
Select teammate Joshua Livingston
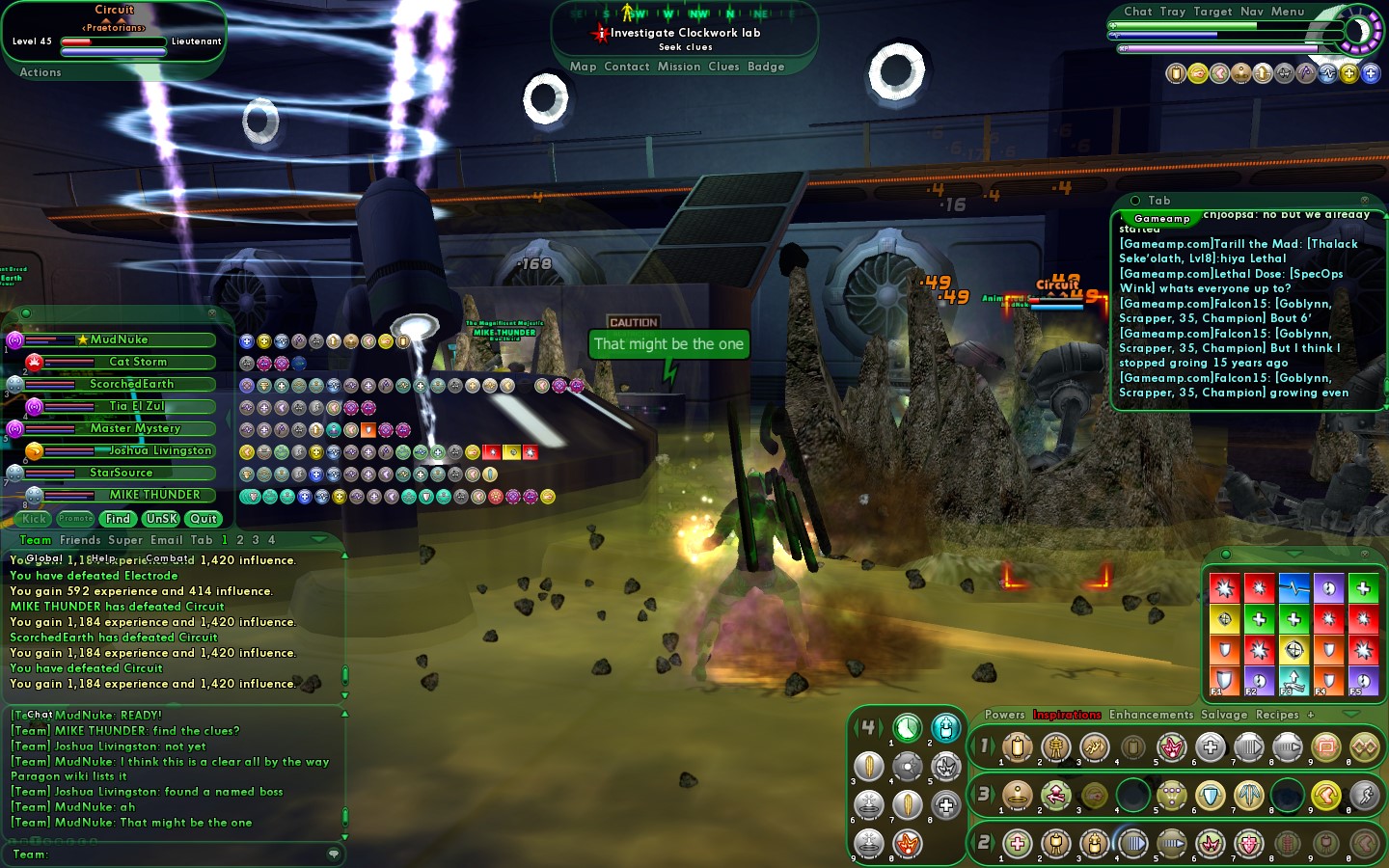pos(159,450)
